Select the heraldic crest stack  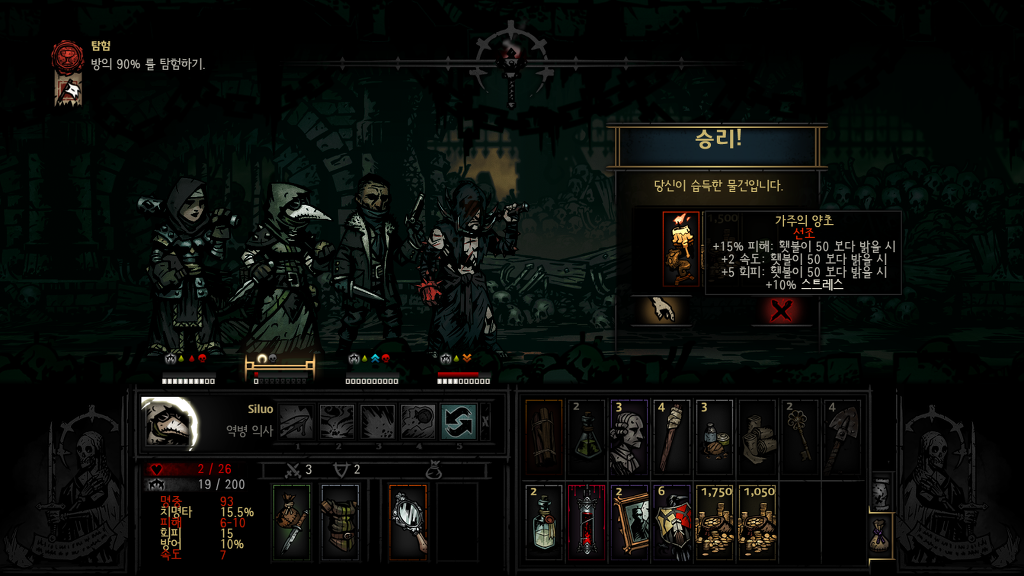672,520
